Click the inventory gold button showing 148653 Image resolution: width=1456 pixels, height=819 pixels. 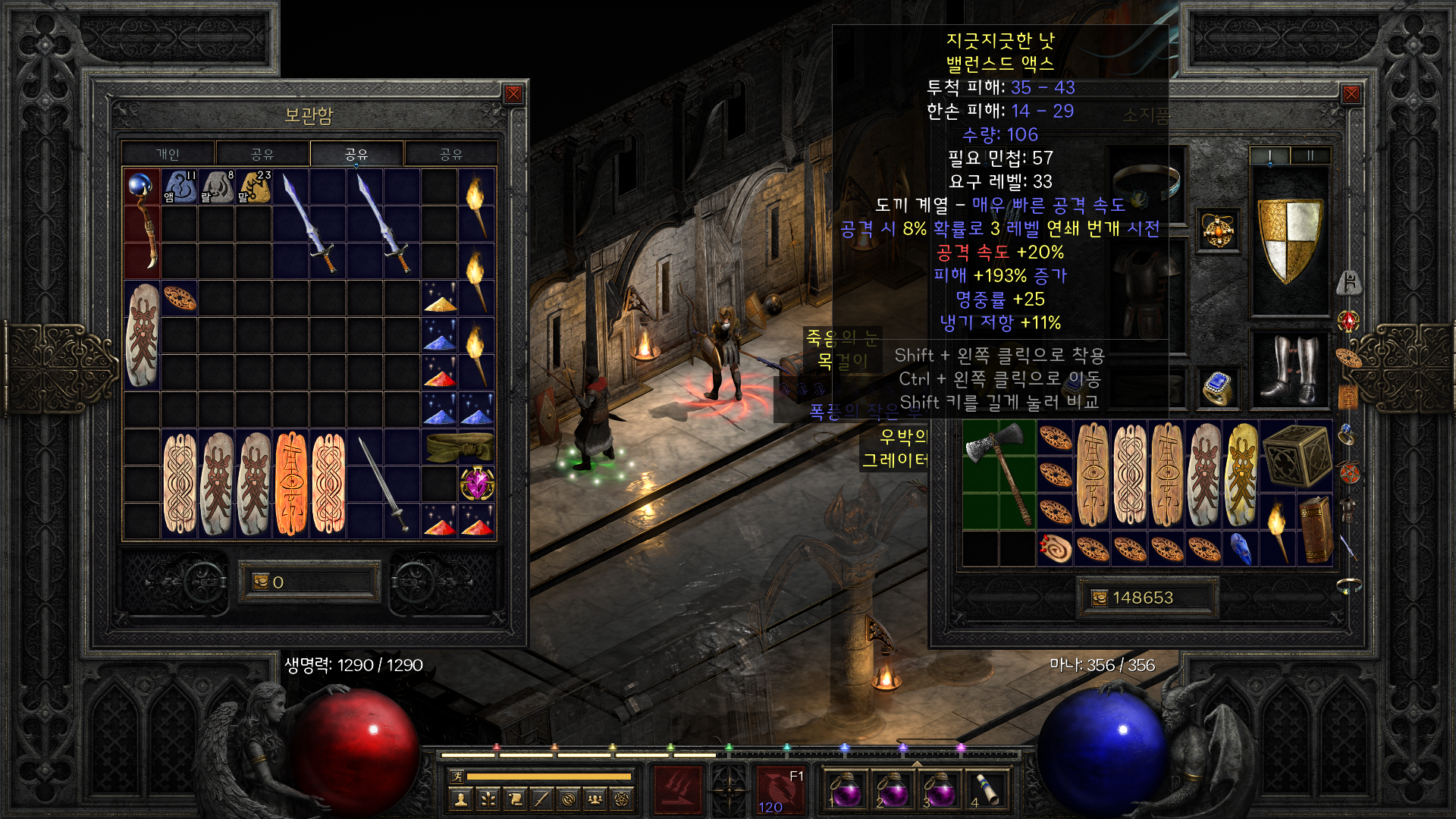[1100, 598]
